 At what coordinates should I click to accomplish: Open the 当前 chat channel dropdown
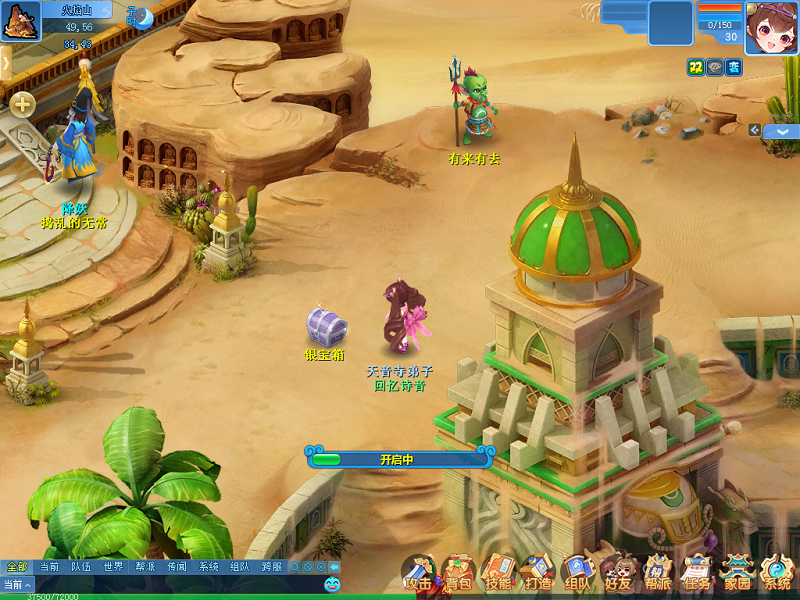17,584
